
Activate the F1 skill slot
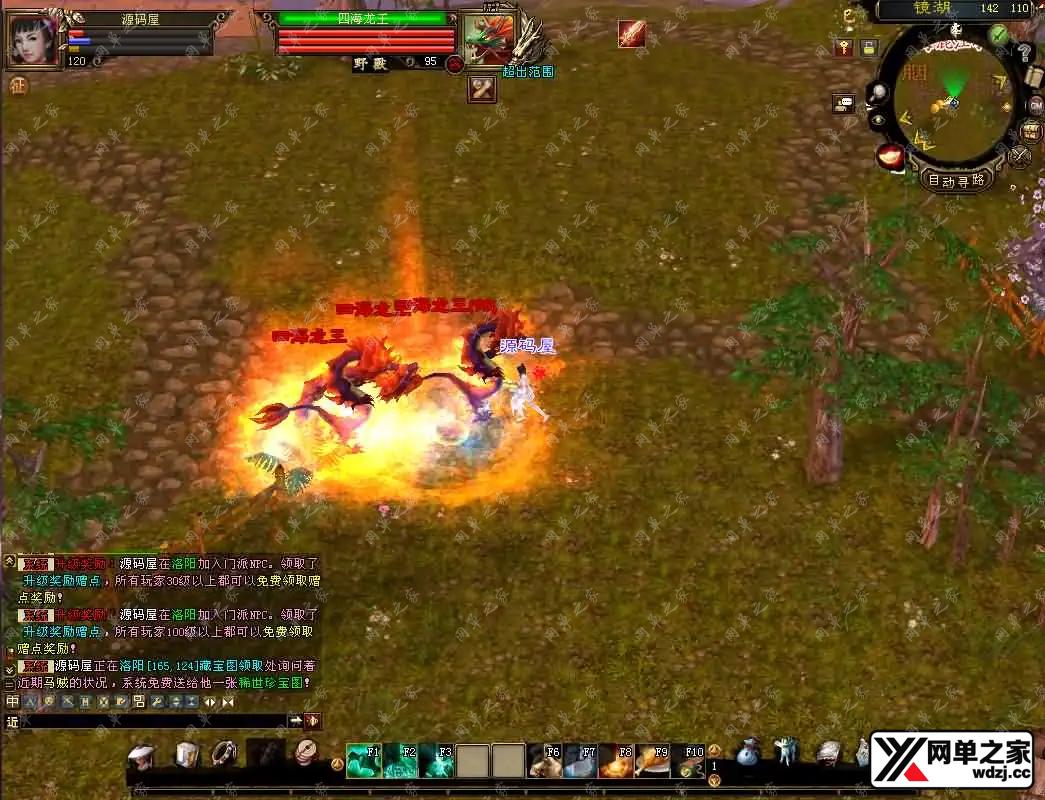click(x=363, y=760)
